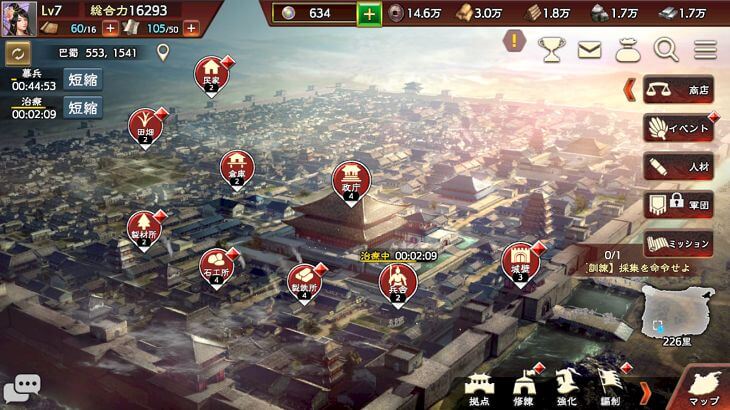The image size is (730, 410).
Task: Select the 金庫 vault marker
Action: [x=237, y=168]
